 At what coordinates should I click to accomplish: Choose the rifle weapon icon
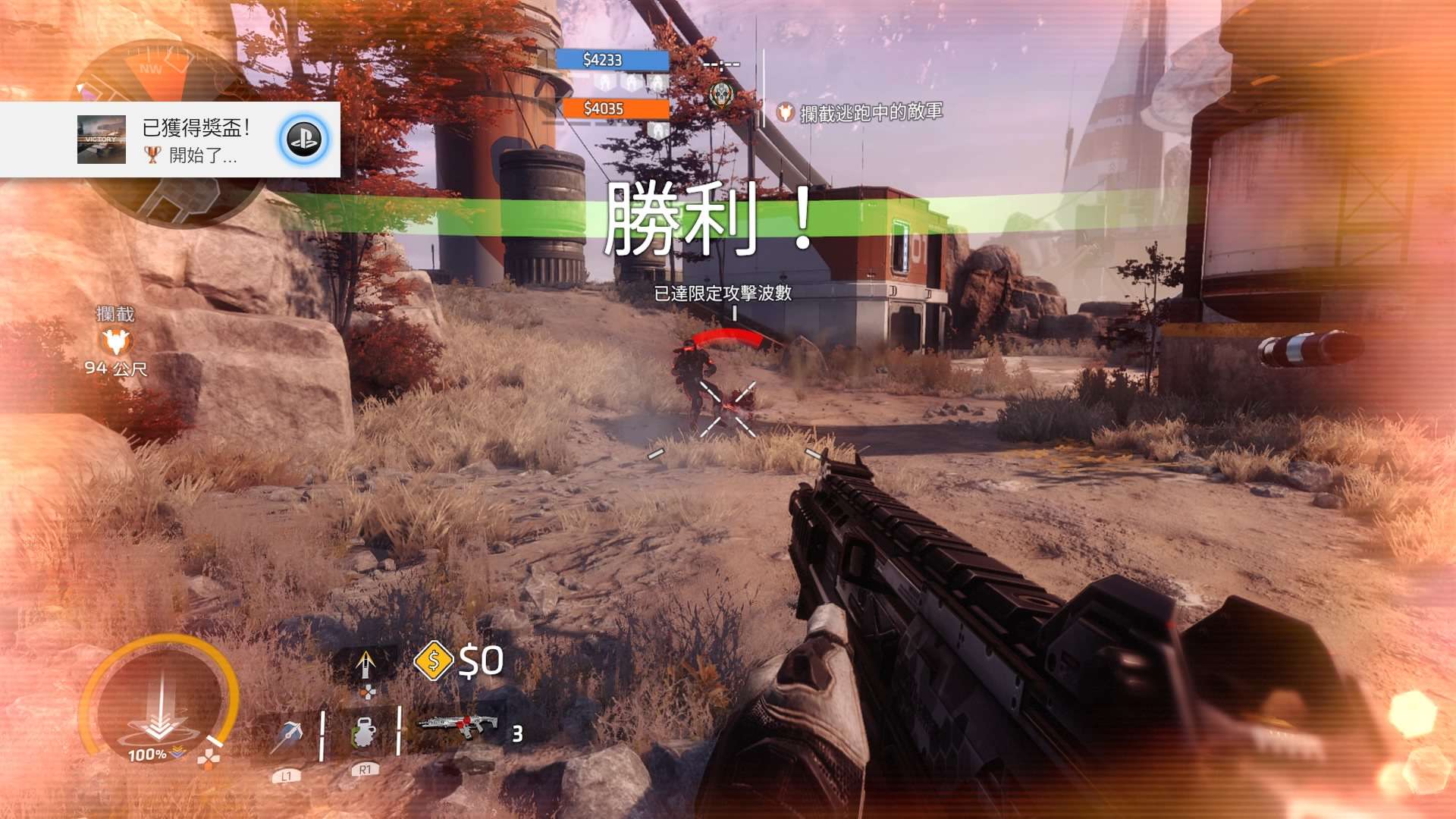(457, 726)
